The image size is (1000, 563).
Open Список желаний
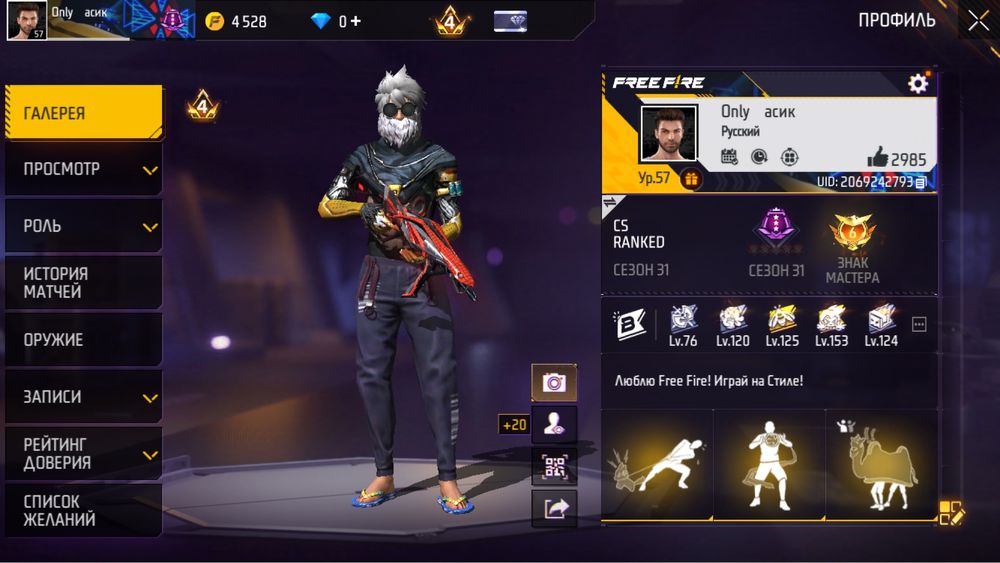82,510
